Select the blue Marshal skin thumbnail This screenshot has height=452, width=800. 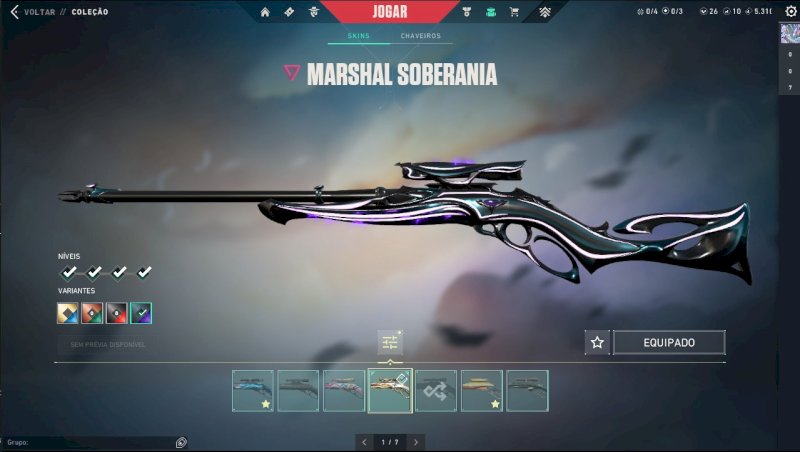coord(252,390)
